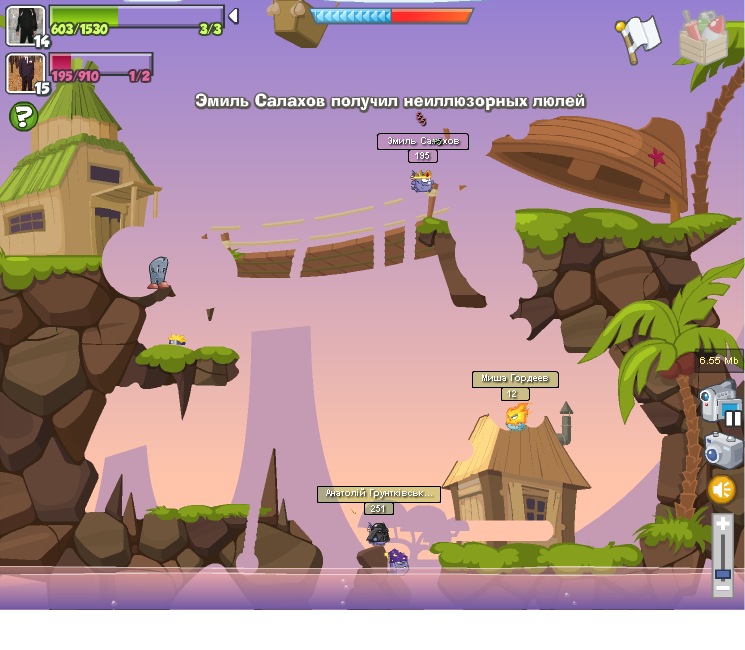The height and width of the screenshot is (650, 745).
Task: Open help with the green question mark
Action: point(23,117)
